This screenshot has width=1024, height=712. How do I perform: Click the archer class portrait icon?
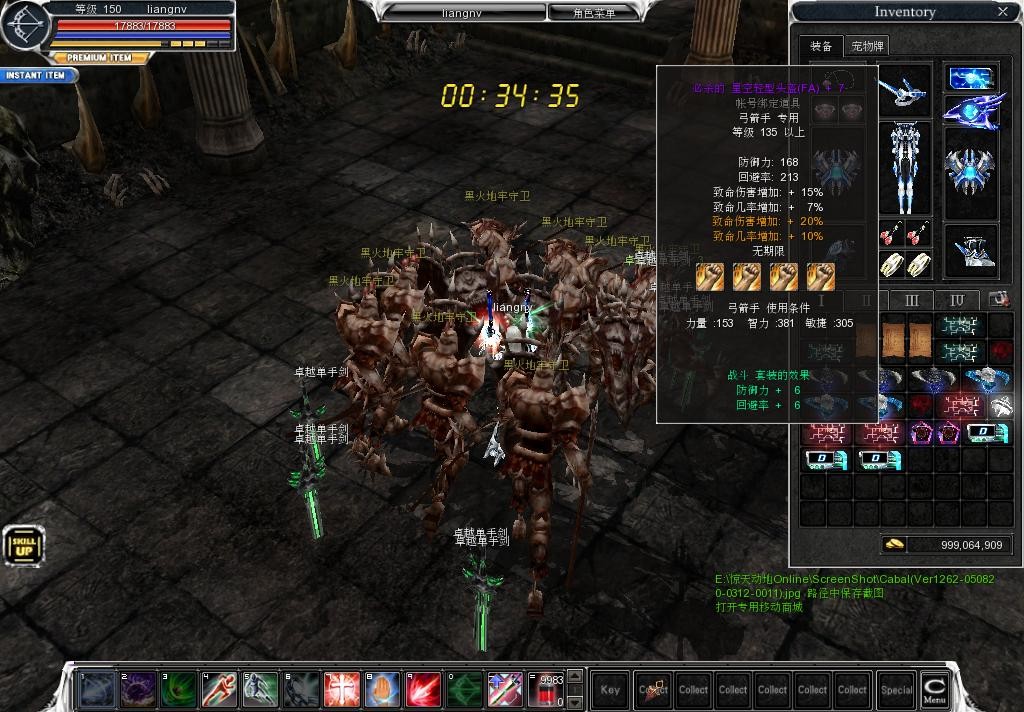coord(24,27)
